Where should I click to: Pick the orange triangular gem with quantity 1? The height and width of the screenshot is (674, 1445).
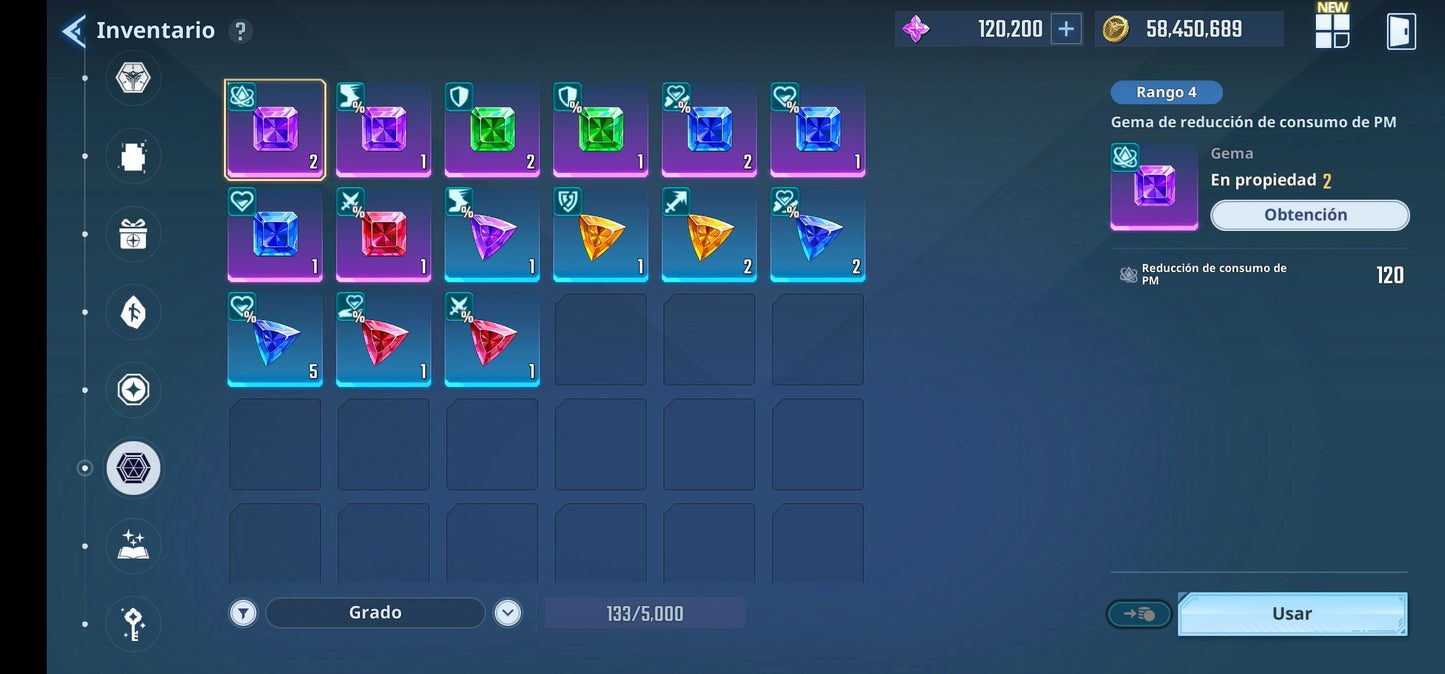[600, 234]
